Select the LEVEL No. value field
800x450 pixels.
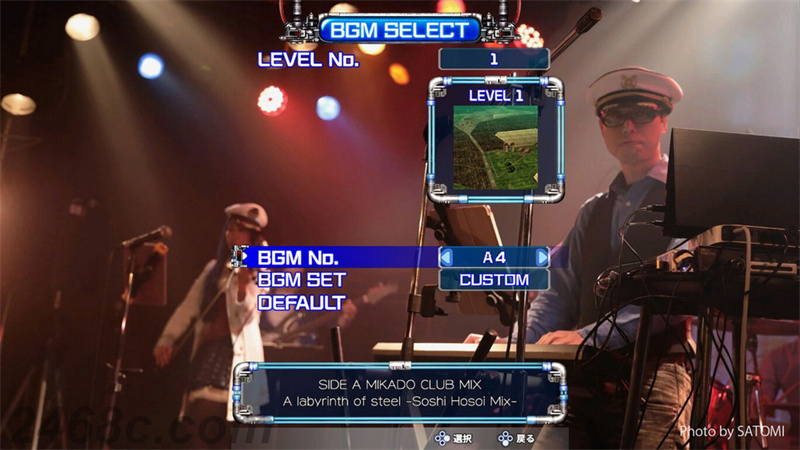click(494, 59)
